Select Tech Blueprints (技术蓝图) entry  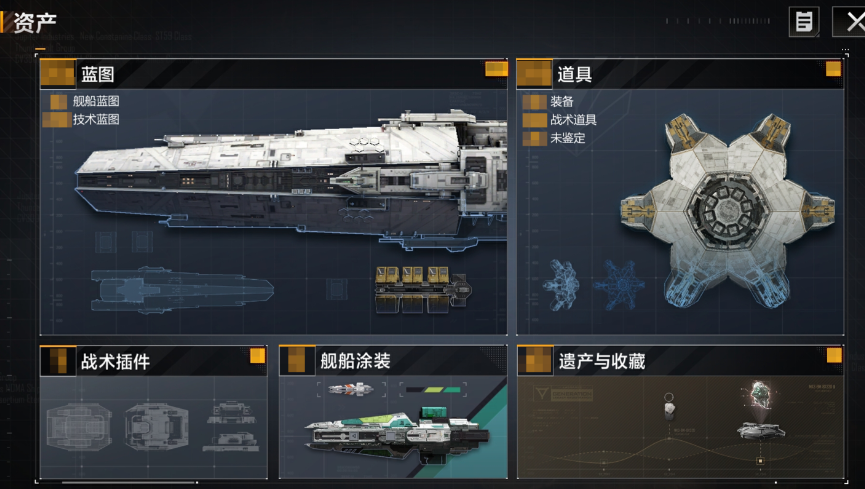[96, 119]
